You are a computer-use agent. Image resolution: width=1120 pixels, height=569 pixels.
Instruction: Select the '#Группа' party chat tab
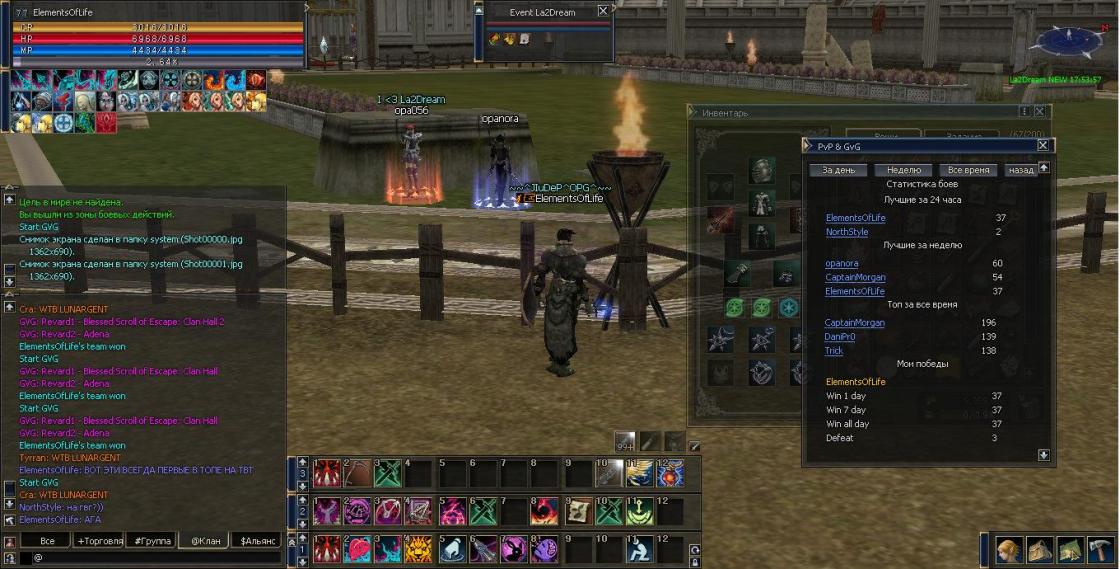(x=152, y=540)
